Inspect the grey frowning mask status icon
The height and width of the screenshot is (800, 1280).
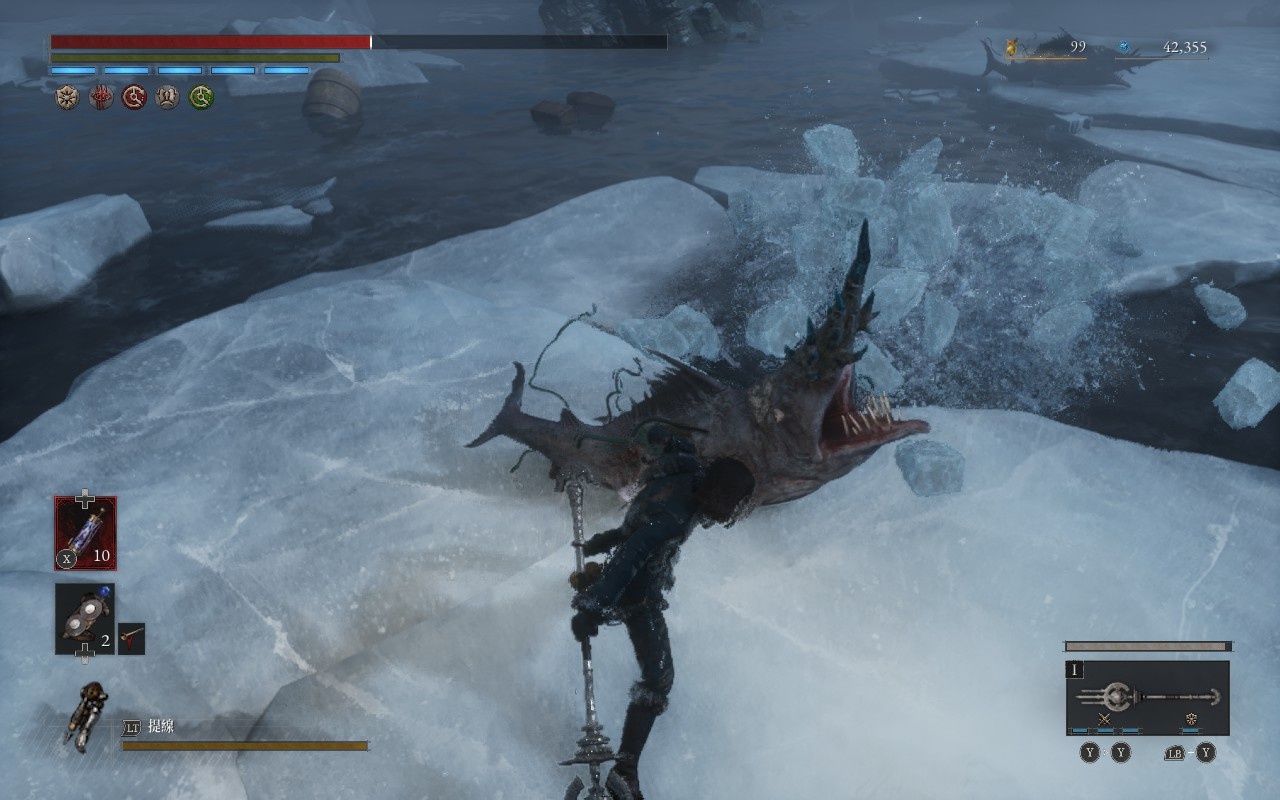pos(167,97)
